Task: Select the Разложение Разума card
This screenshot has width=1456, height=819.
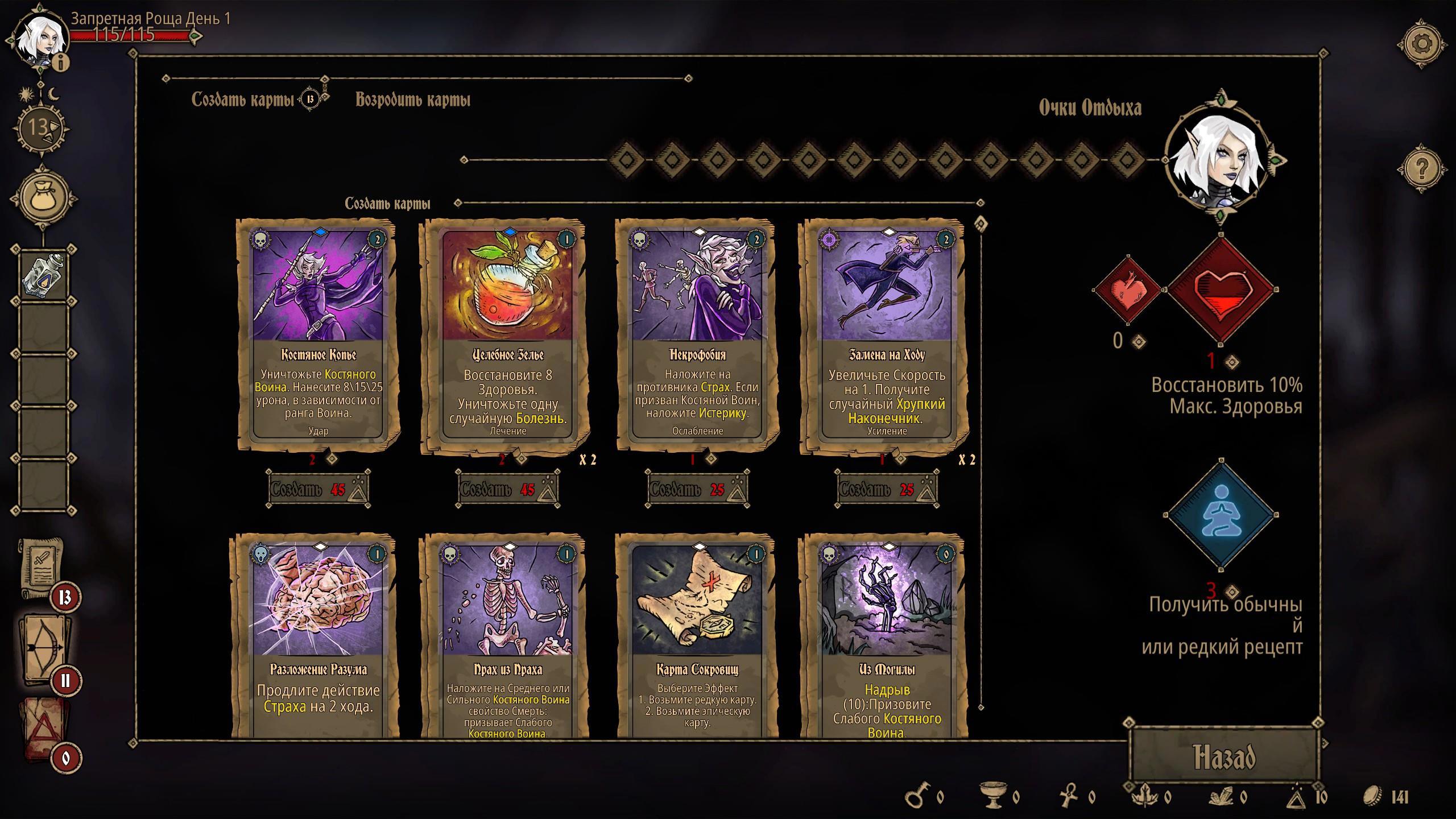Action: (x=318, y=637)
